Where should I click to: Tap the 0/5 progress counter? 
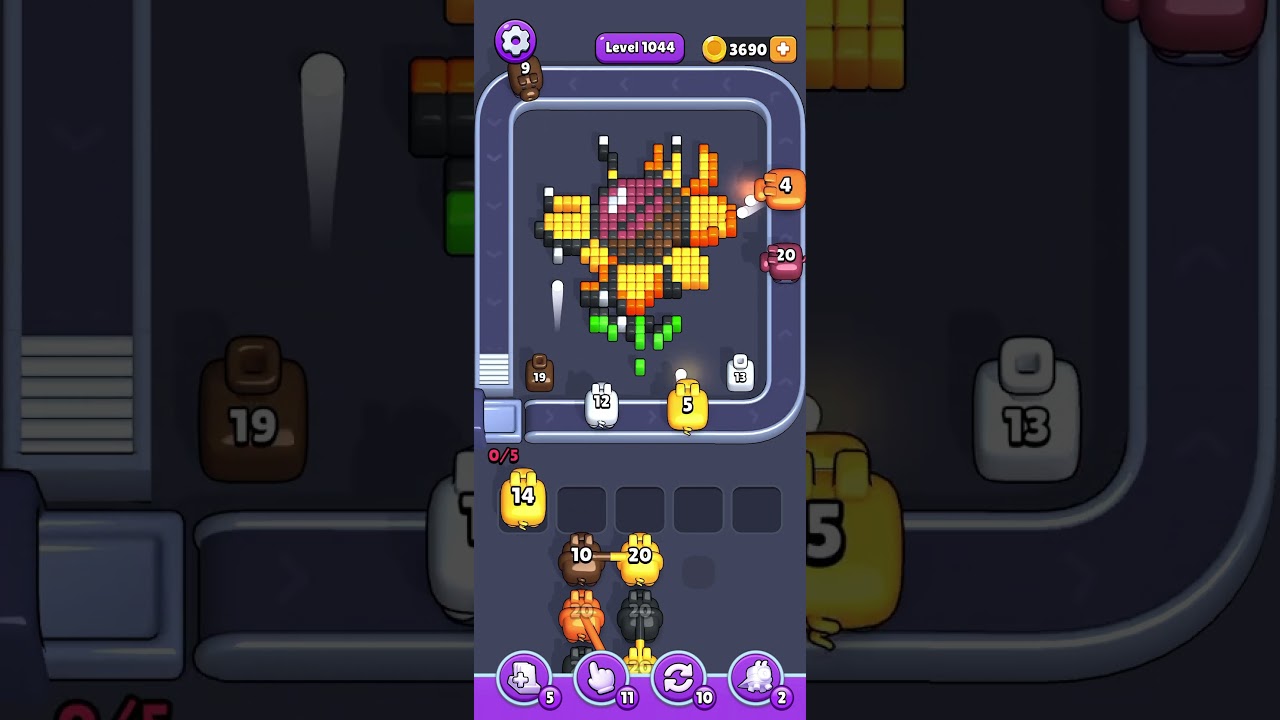[503, 456]
